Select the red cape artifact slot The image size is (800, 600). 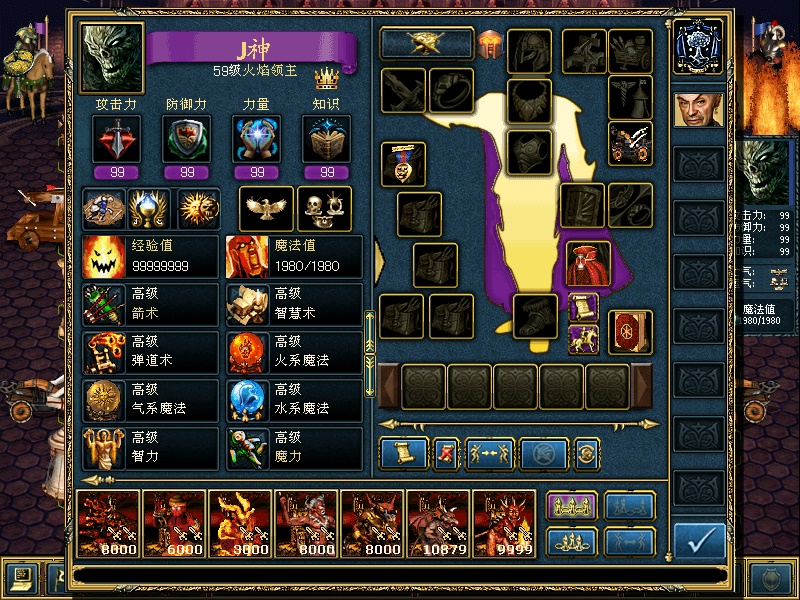[588, 263]
